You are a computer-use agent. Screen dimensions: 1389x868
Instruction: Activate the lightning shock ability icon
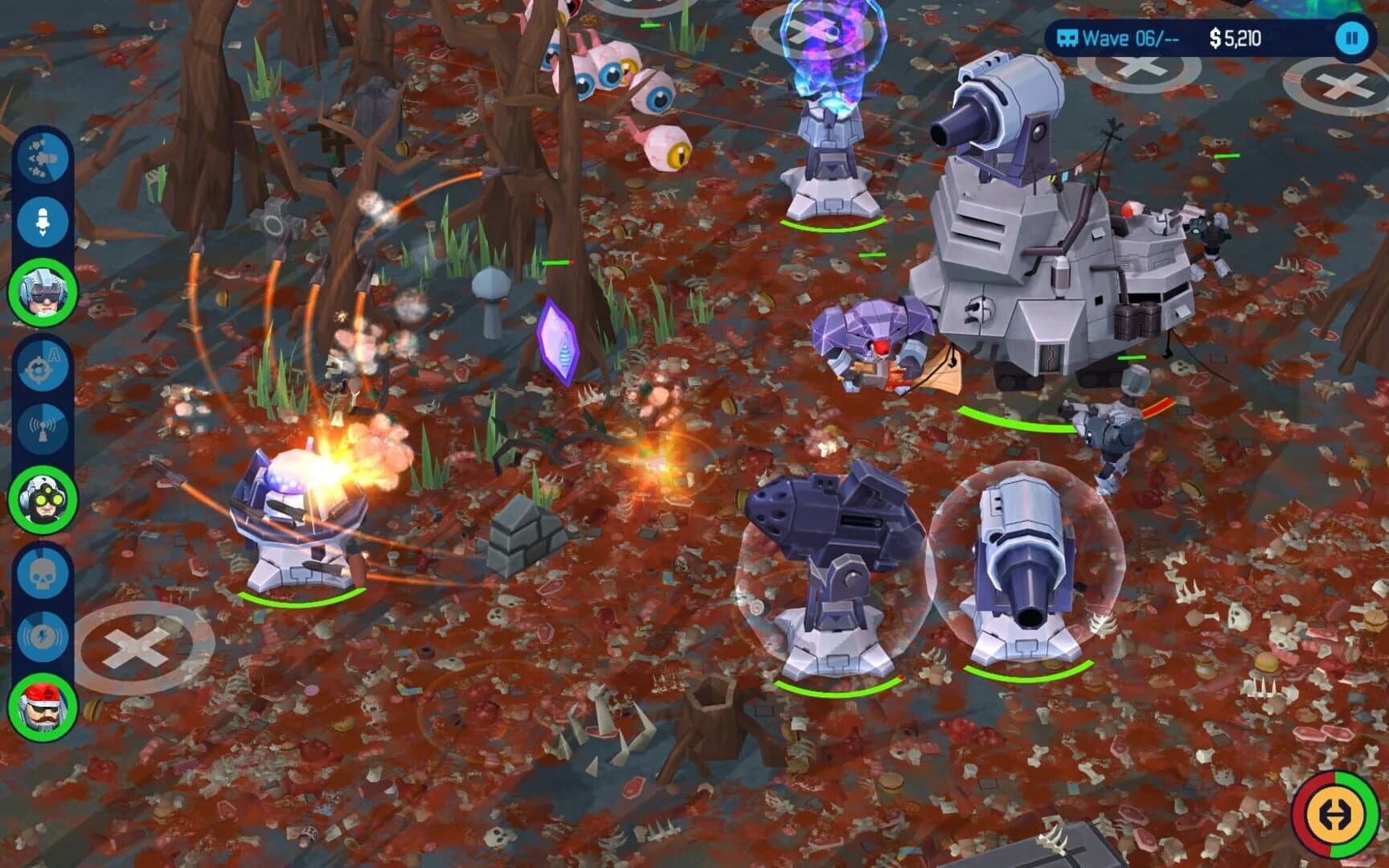pyautogui.click(x=44, y=635)
